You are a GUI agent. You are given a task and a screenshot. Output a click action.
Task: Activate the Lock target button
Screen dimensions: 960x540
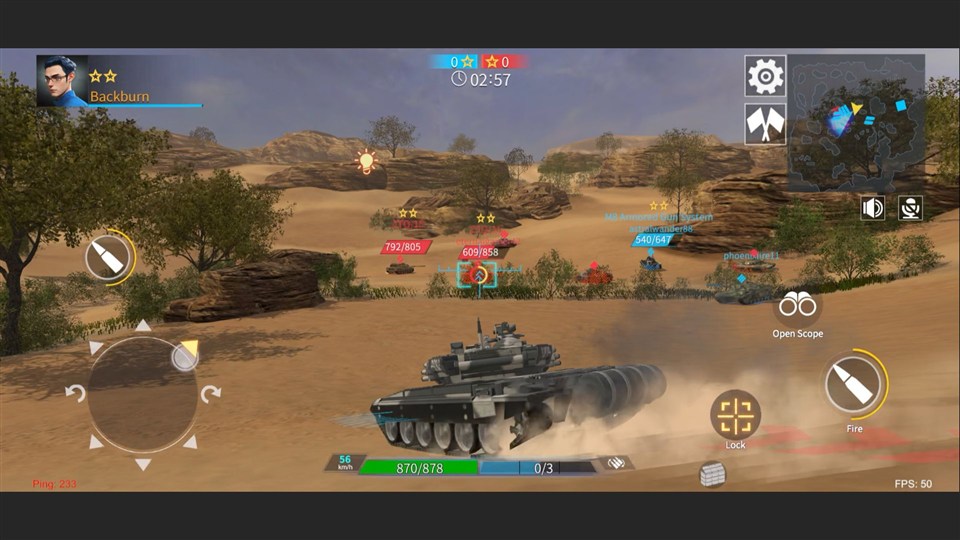[x=736, y=414]
